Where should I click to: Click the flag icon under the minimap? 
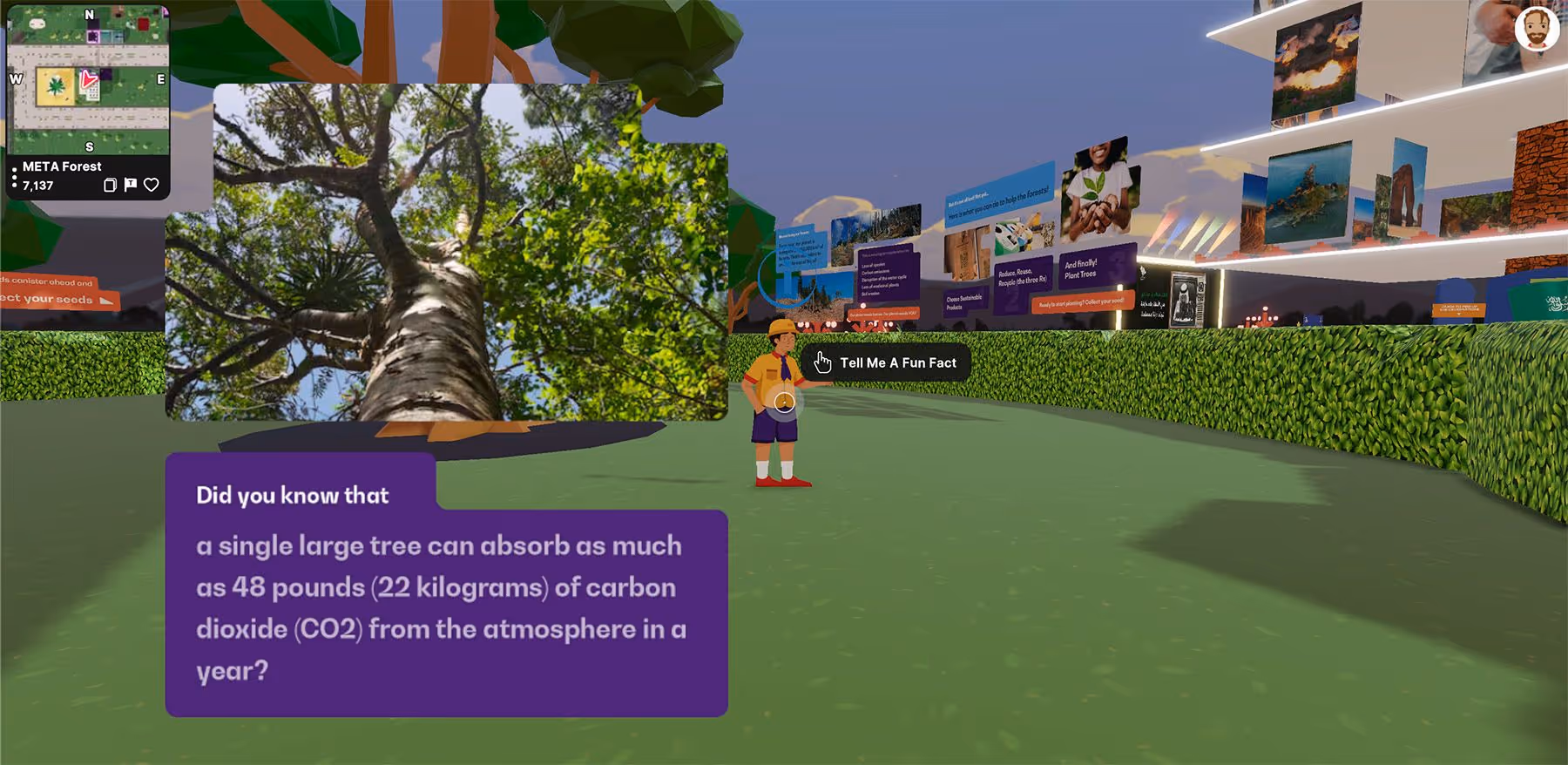(x=131, y=185)
